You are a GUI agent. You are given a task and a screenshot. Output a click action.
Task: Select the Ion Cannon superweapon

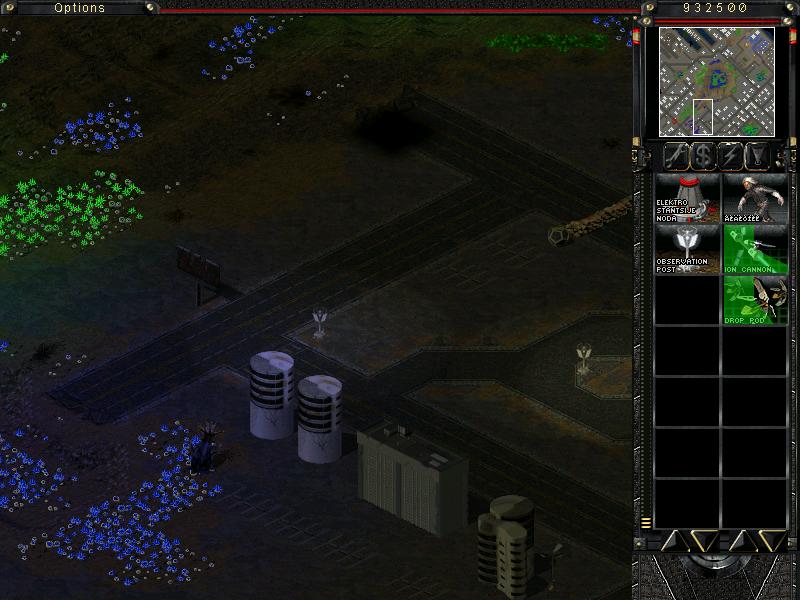click(x=755, y=249)
